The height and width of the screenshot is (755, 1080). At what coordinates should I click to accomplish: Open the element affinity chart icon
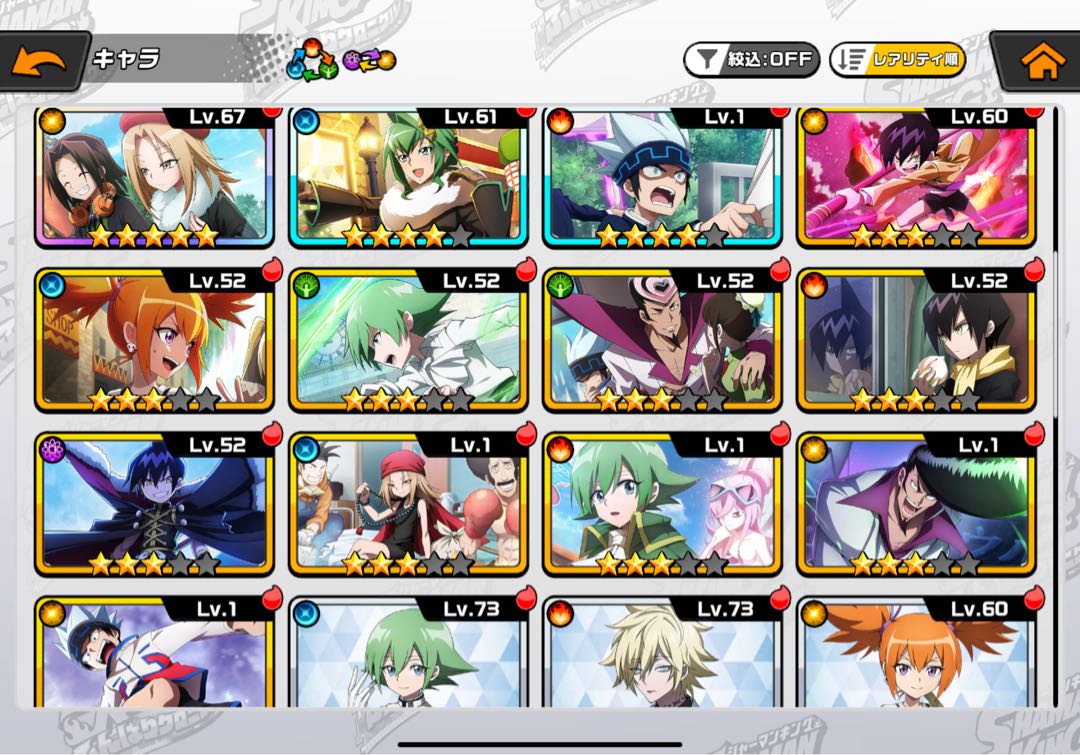(311, 61)
